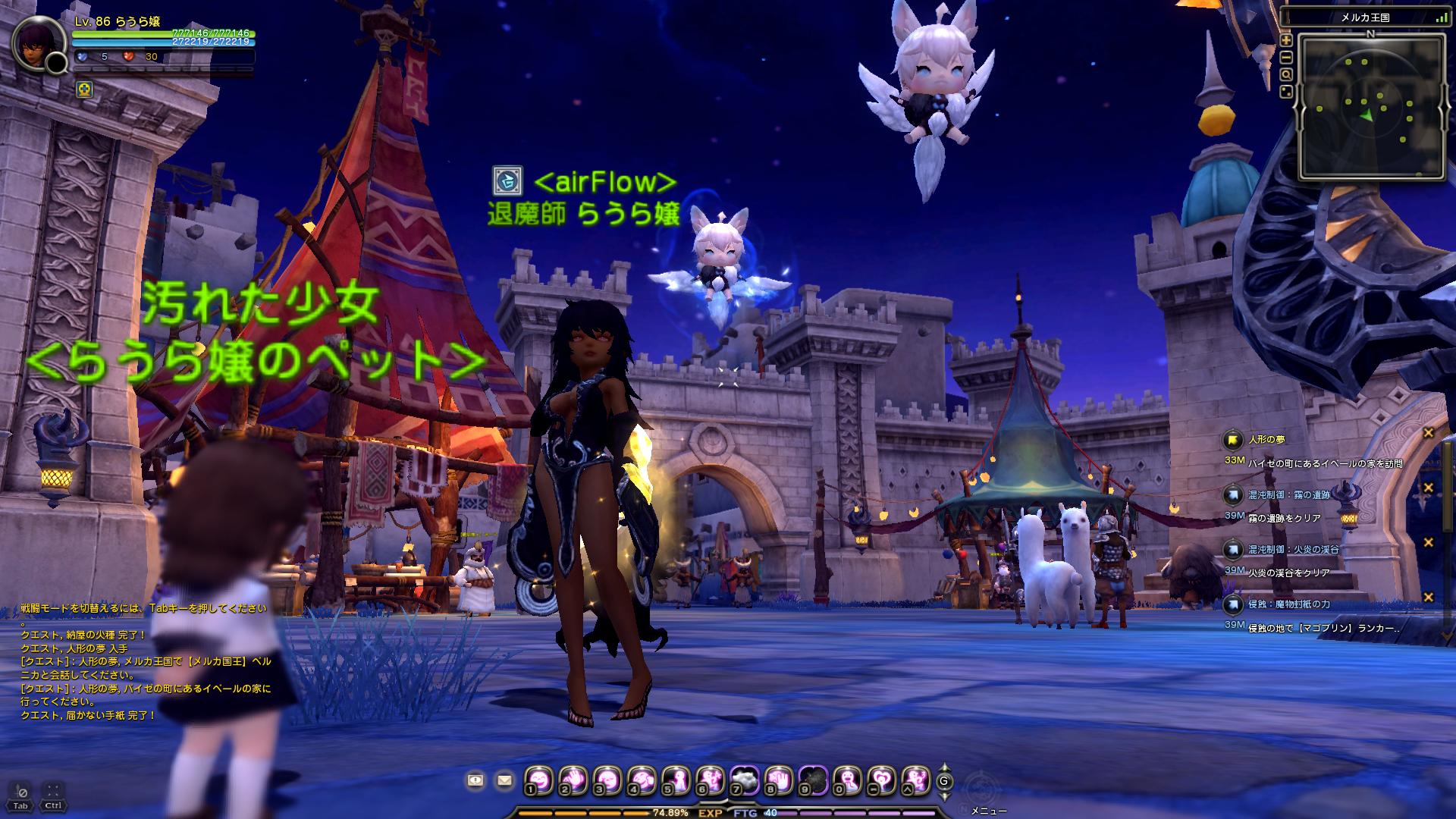Click the minimap zoom-out minus button

coord(1286,58)
